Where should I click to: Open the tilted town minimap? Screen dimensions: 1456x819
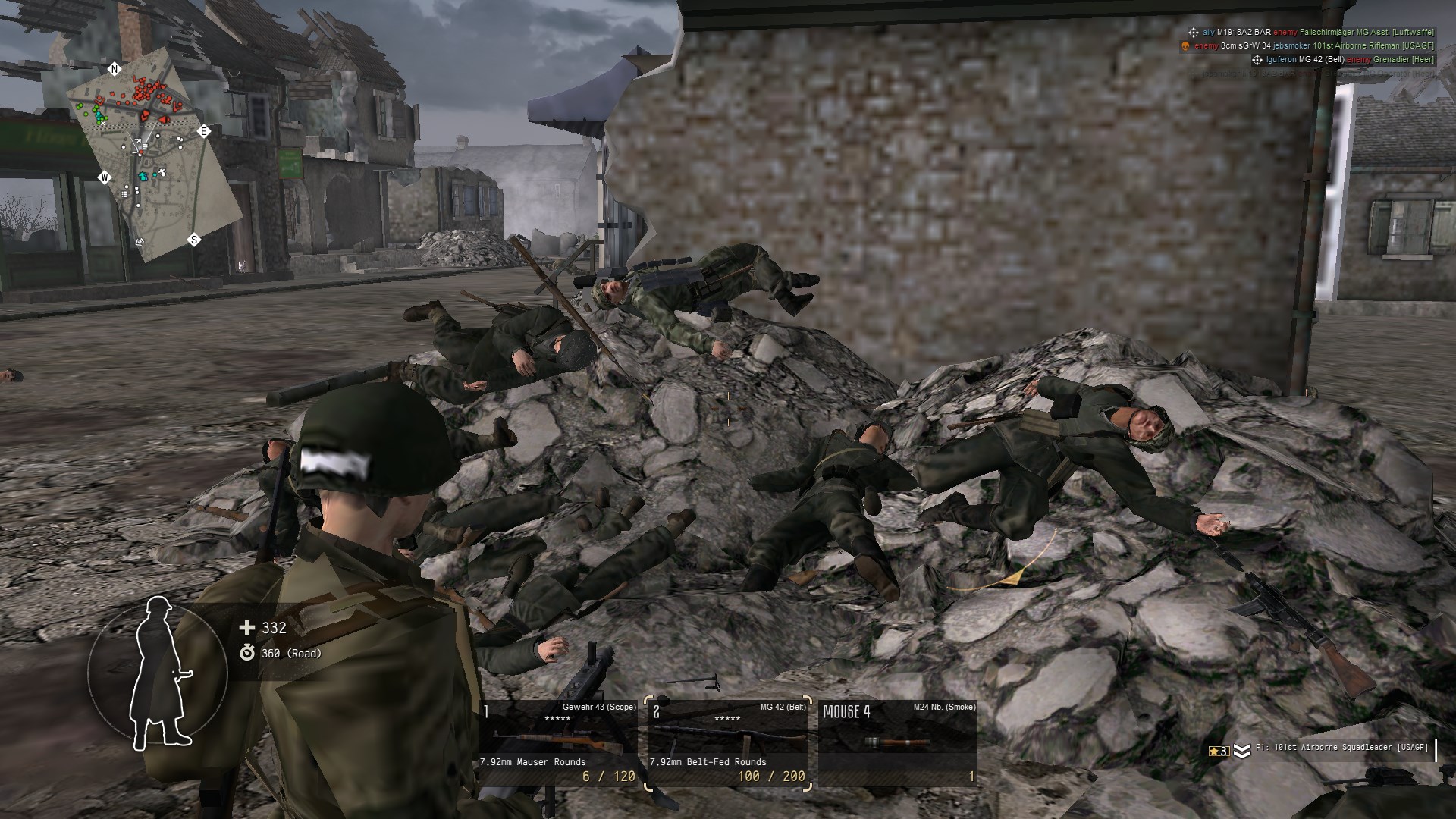[148, 158]
